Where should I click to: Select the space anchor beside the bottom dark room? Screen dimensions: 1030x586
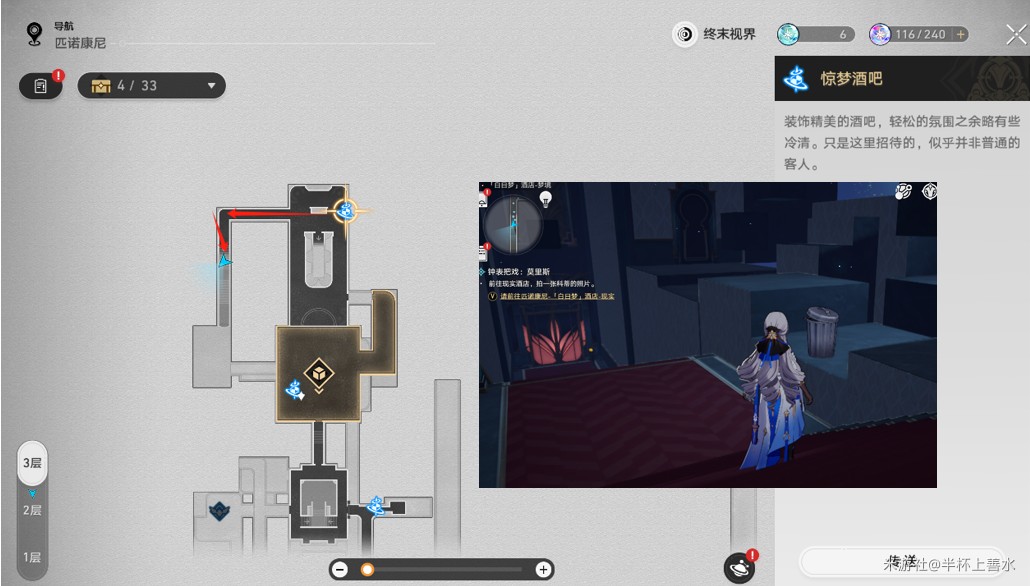coord(376,506)
